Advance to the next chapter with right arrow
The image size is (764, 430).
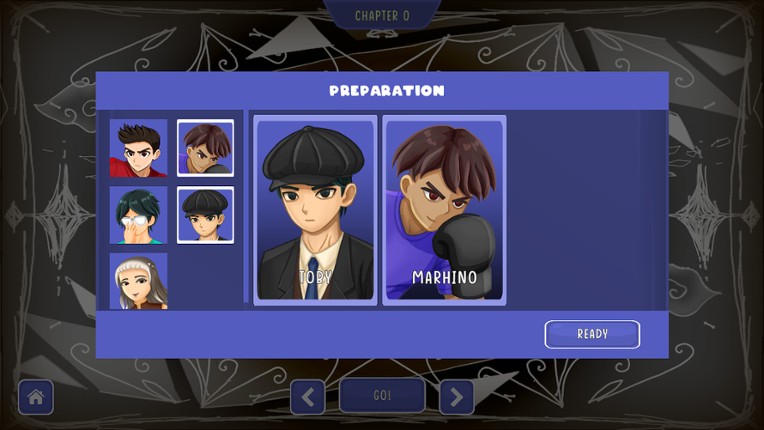click(x=456, y=397)
